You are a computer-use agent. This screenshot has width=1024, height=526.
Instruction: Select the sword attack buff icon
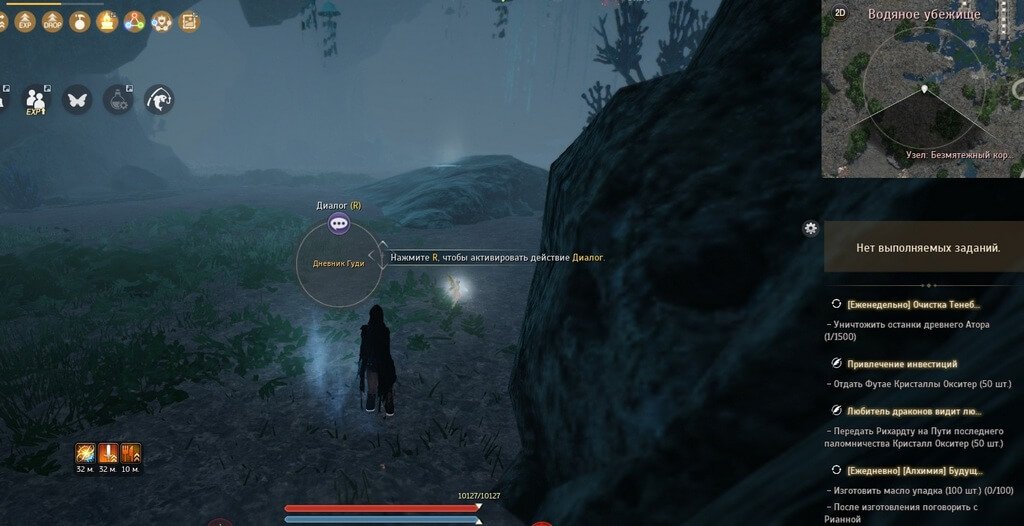click(x=107, y=454)
